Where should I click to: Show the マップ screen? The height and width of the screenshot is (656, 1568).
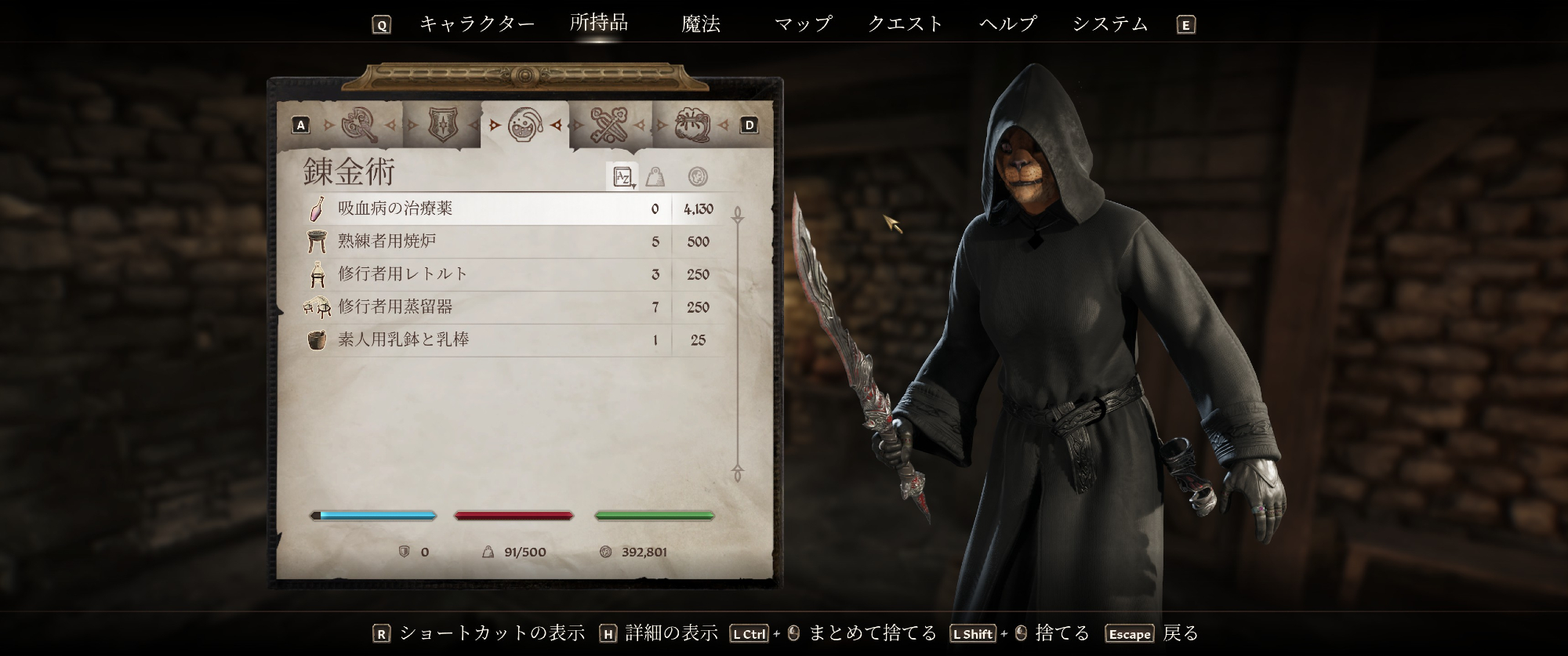pyautogui.click(x=803, y=24)
